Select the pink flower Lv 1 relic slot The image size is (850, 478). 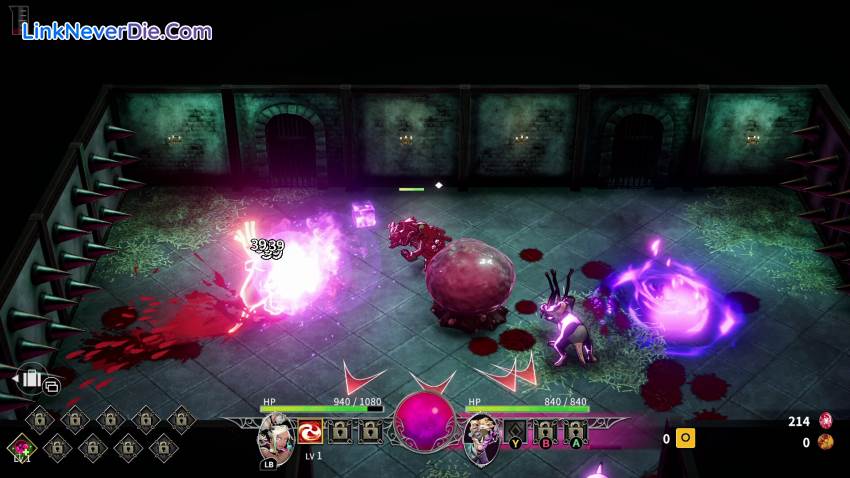coord(22,448)
